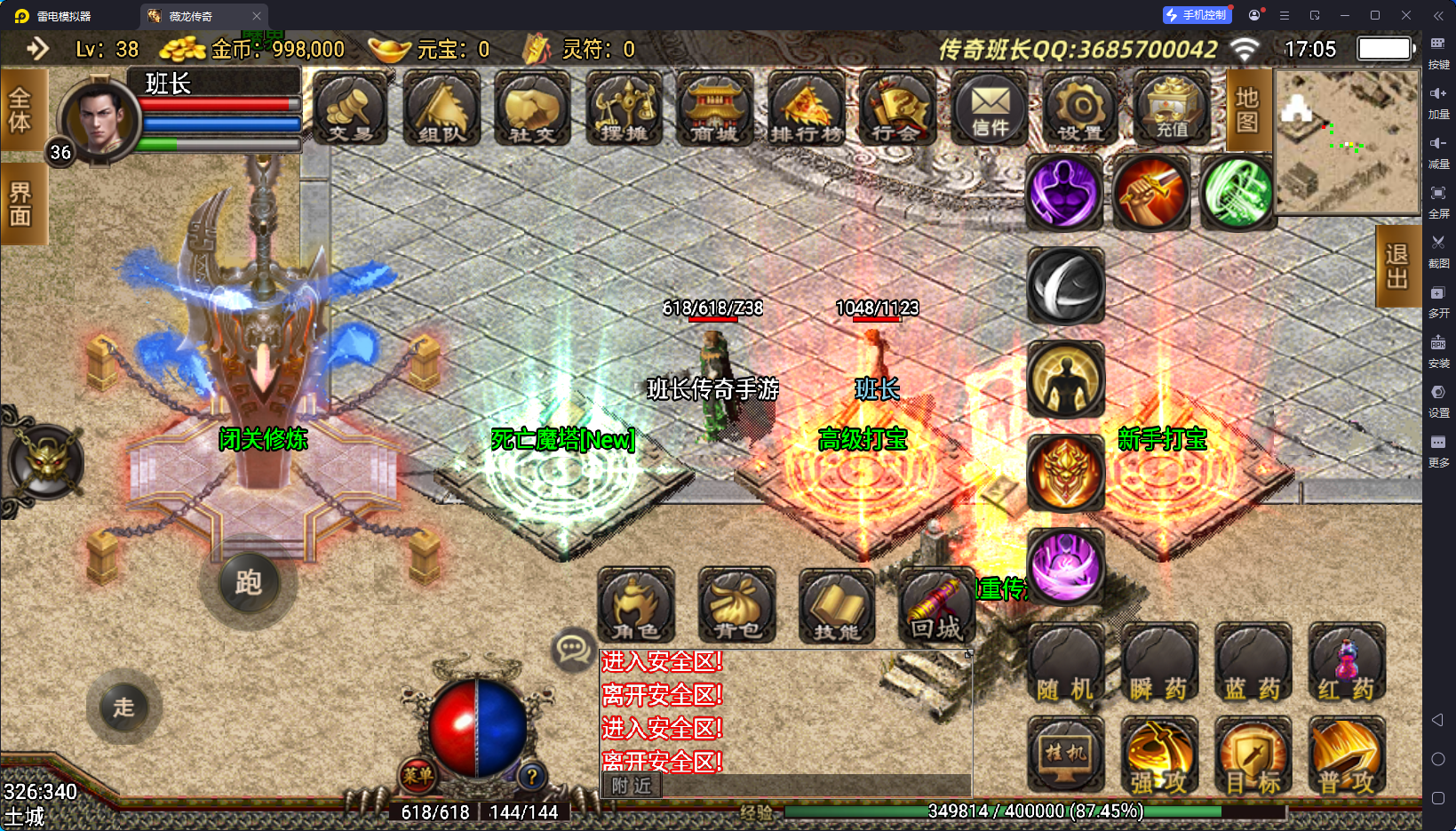Open the chat bubble button
This screenshot has width=1456, height=831.
point(572,651)
